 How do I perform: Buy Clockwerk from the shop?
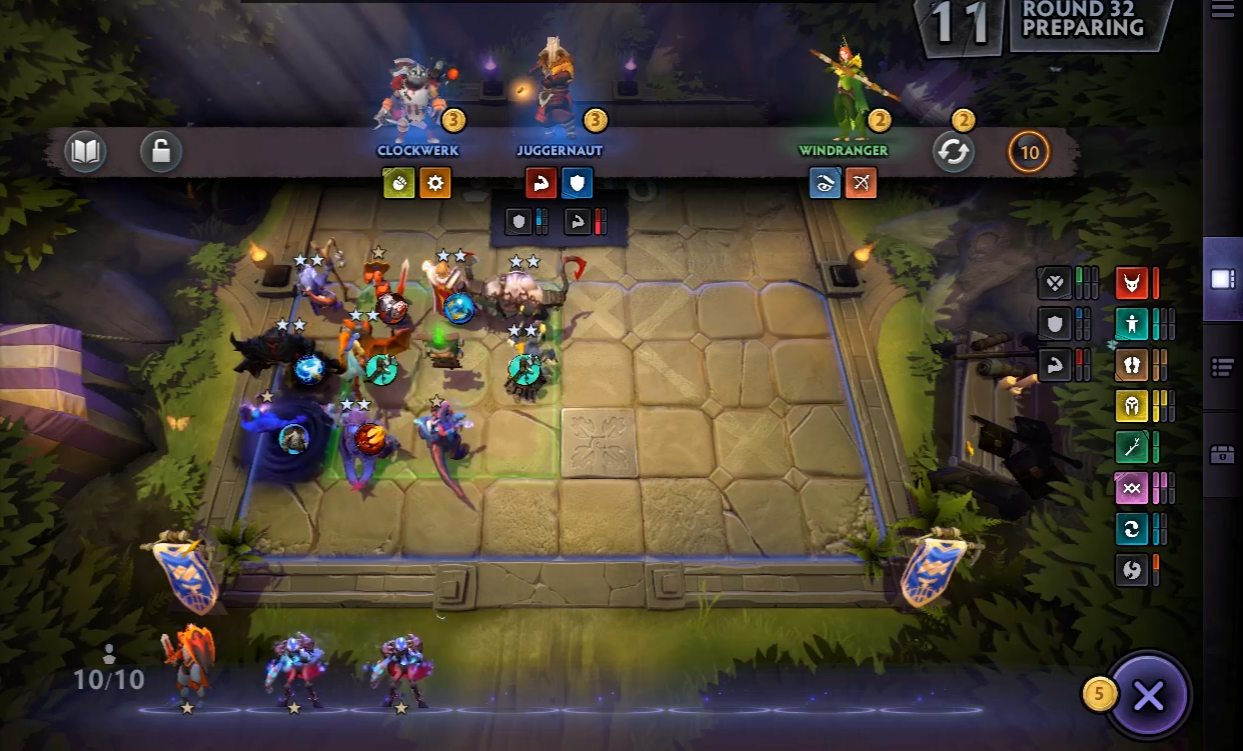tap(417, 100)
